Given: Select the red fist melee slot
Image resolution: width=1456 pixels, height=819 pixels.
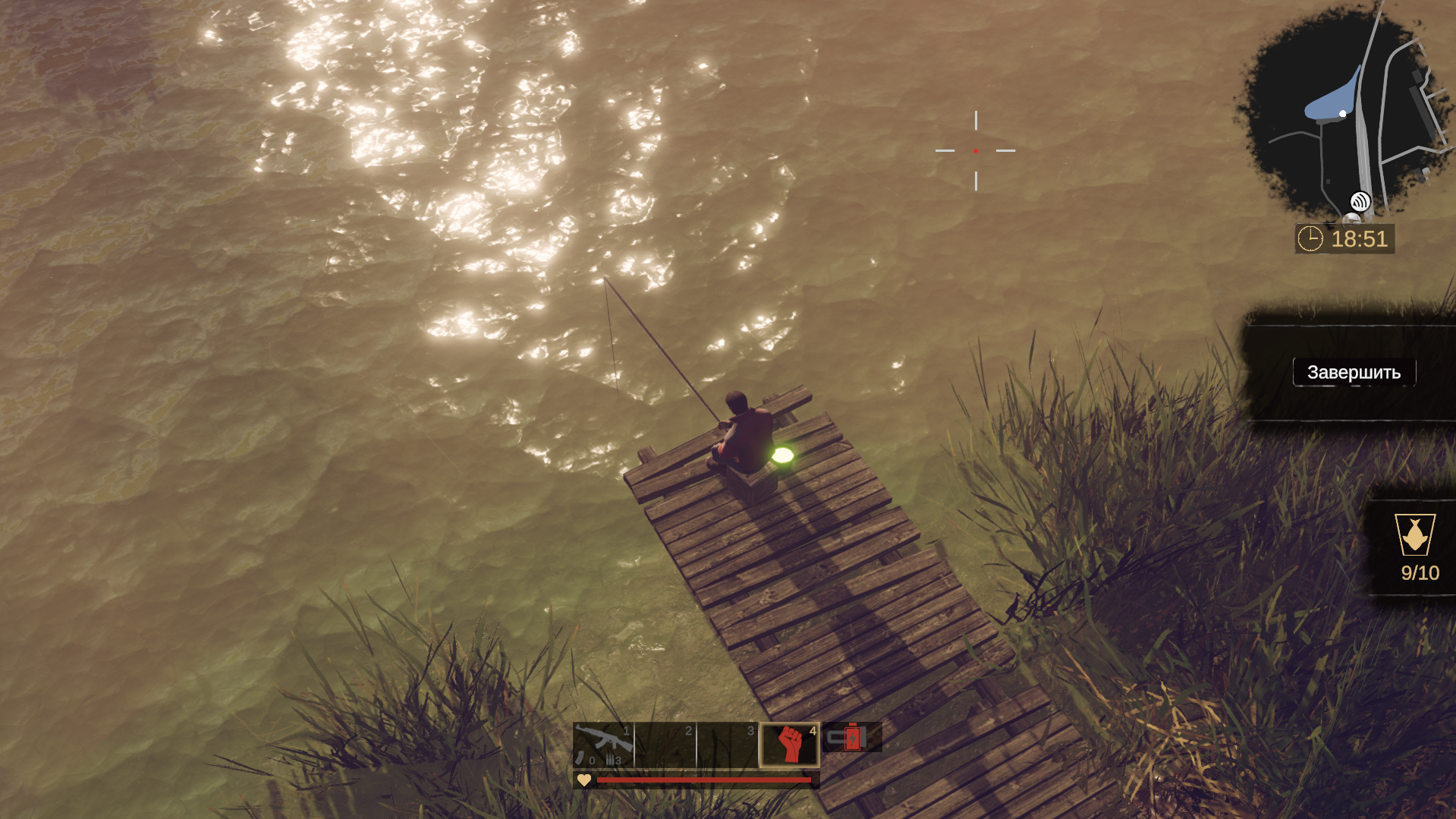Looking at the screenshot, I should (789, 744).
